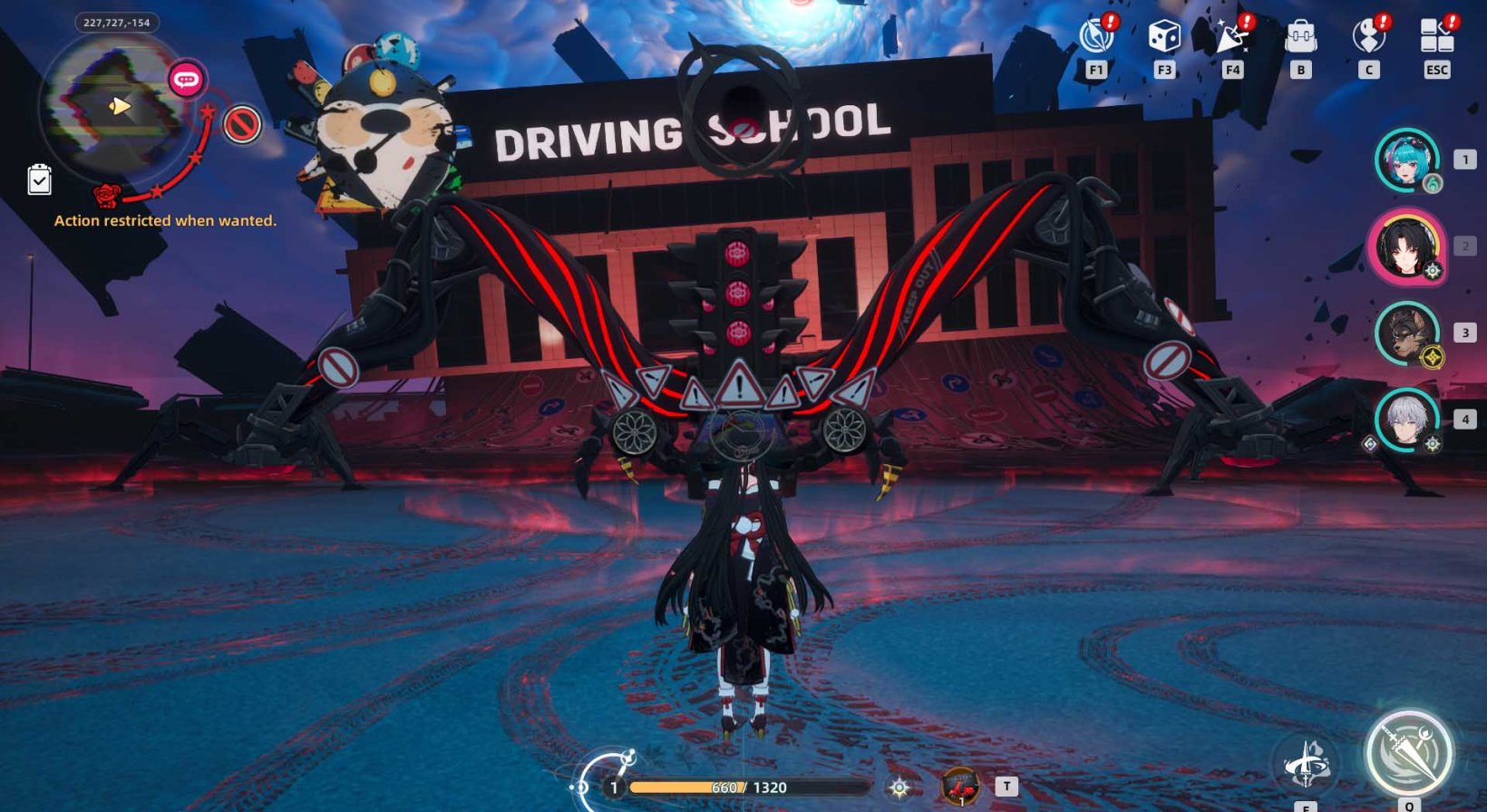
Task: Click the 'Action restricted when wanted' notice
Action: (x=166, y=220)
